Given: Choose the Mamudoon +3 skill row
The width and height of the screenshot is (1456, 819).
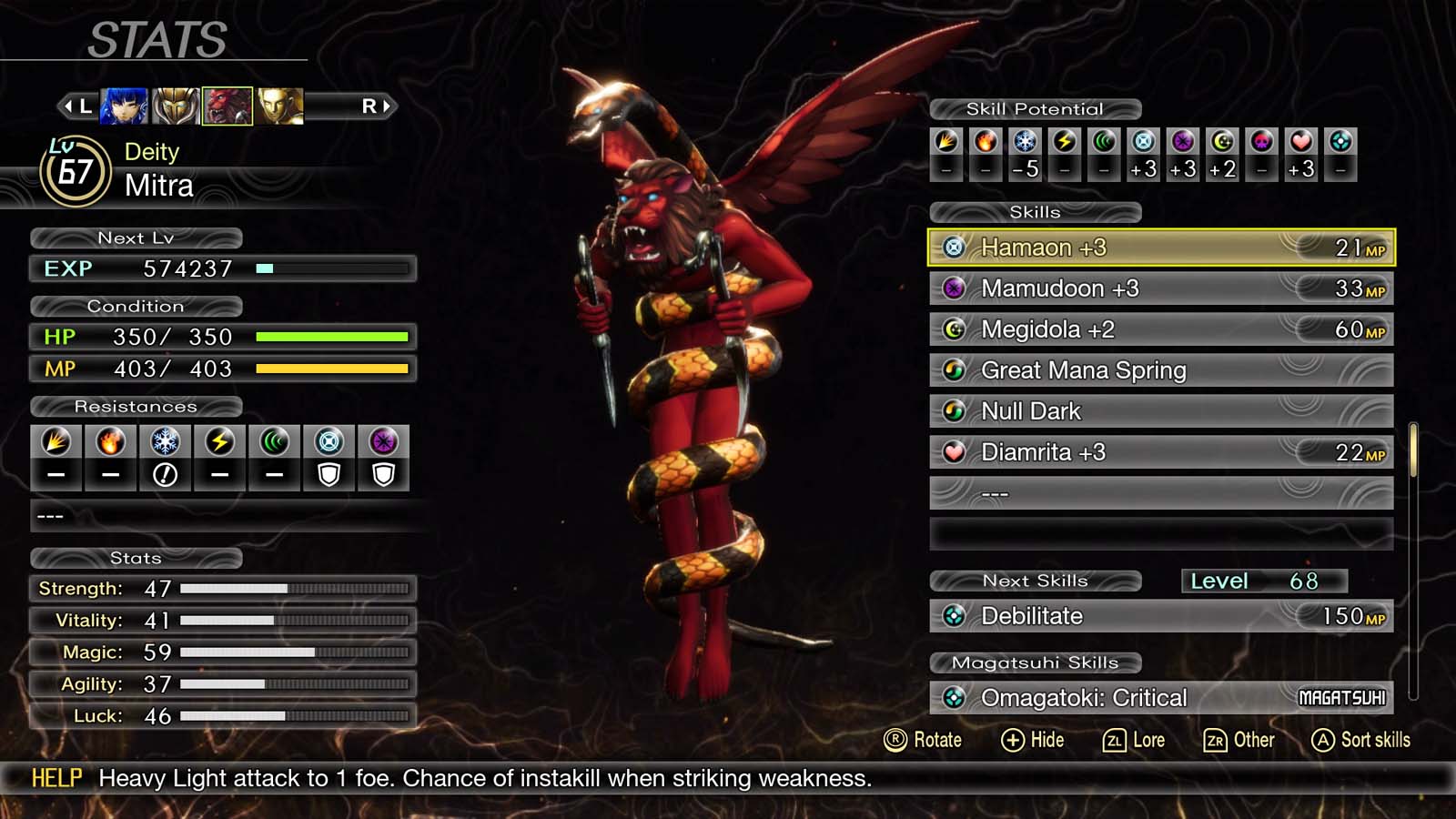Looking at the screenshot, I should 1160,288.
